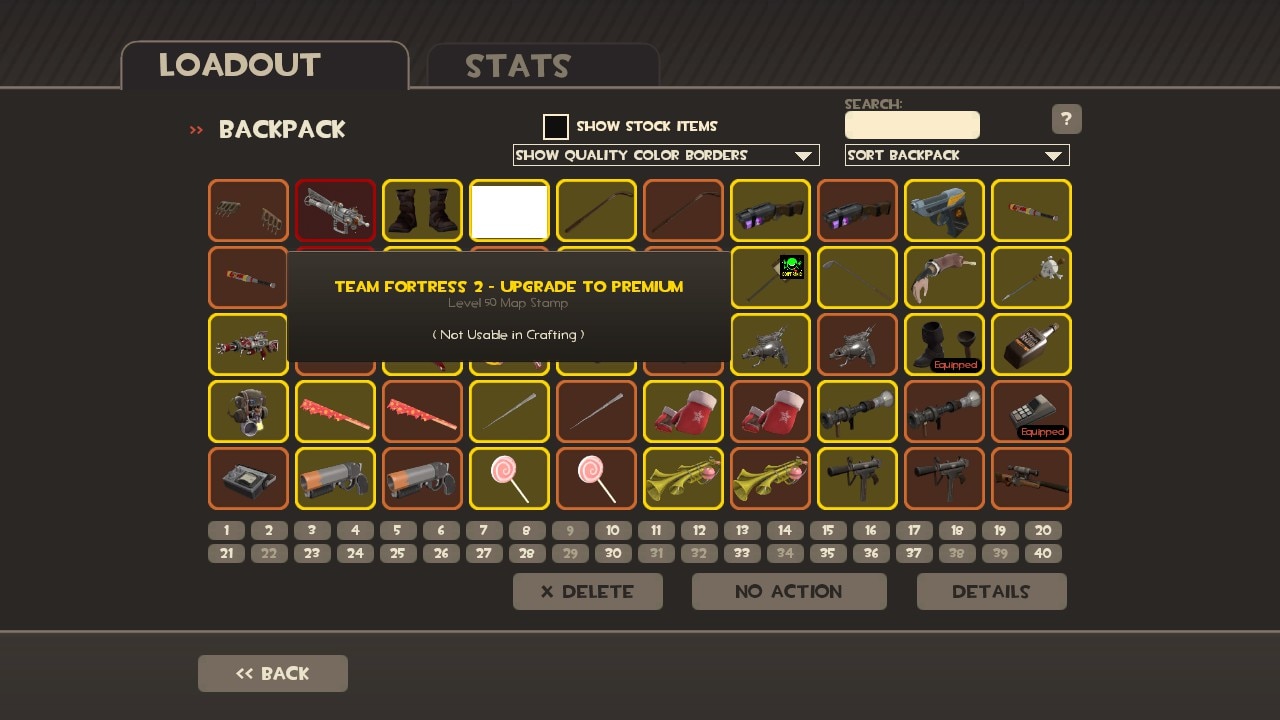This screenshot has width=1280, height=720.
Task: Open the Sort Backpack dropdown
Action: [x=957, y=155]
